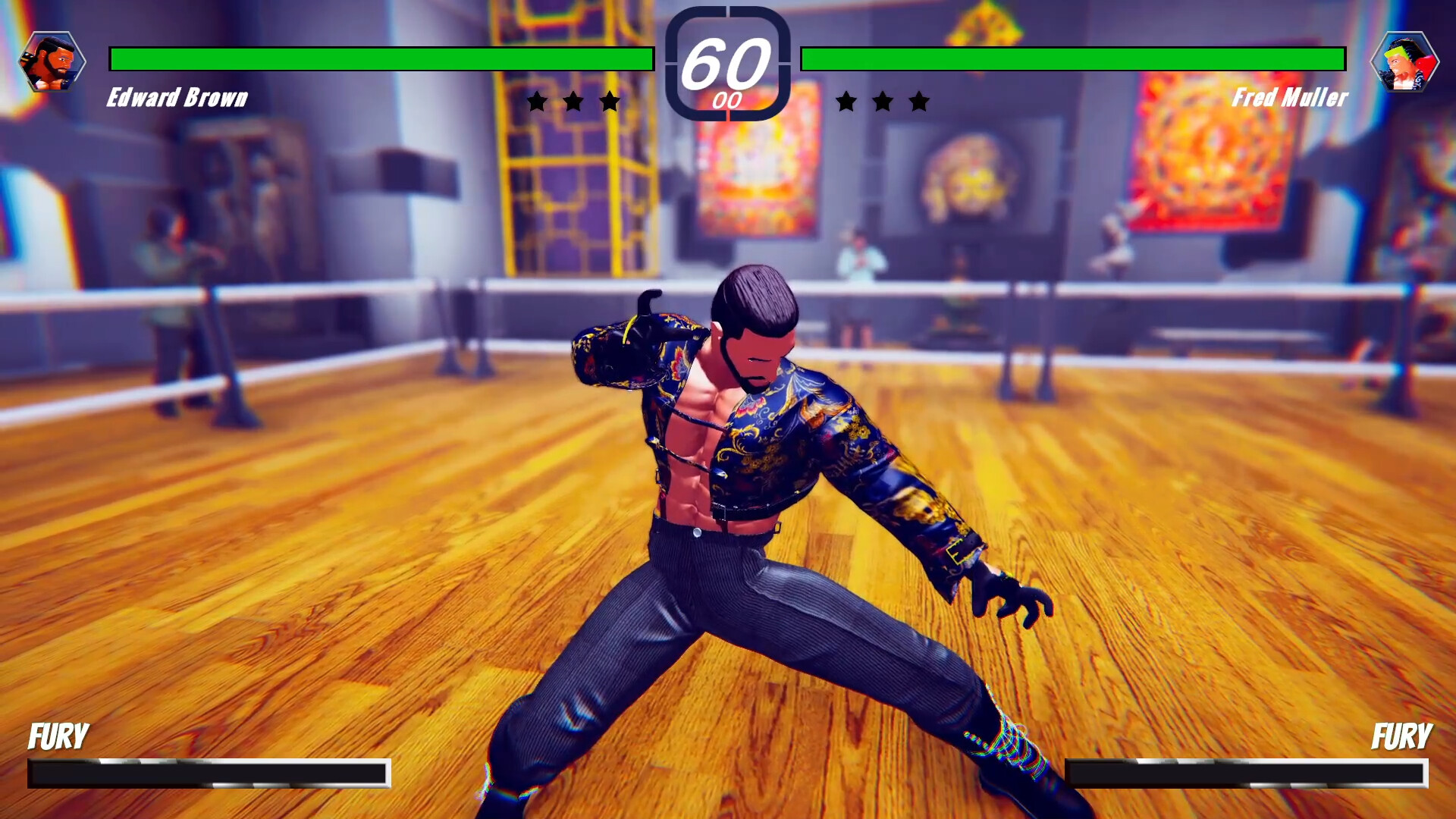Click the small 00 counter below the timer
The width and height of the screenshot is (1456, 819).
(x=727, y=97)
